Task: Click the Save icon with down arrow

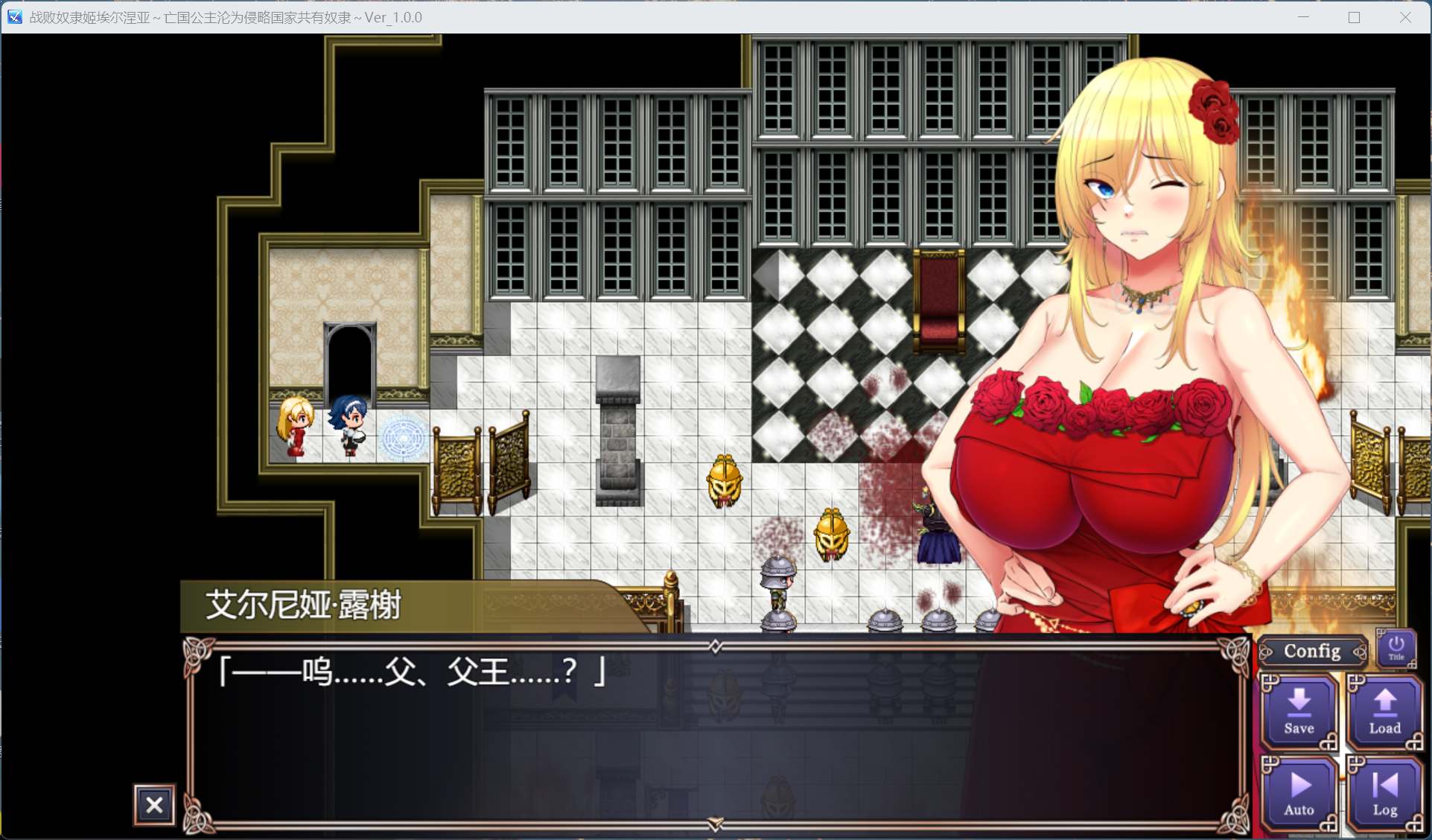Action: pyautogui.click(x=1299, y=710)
